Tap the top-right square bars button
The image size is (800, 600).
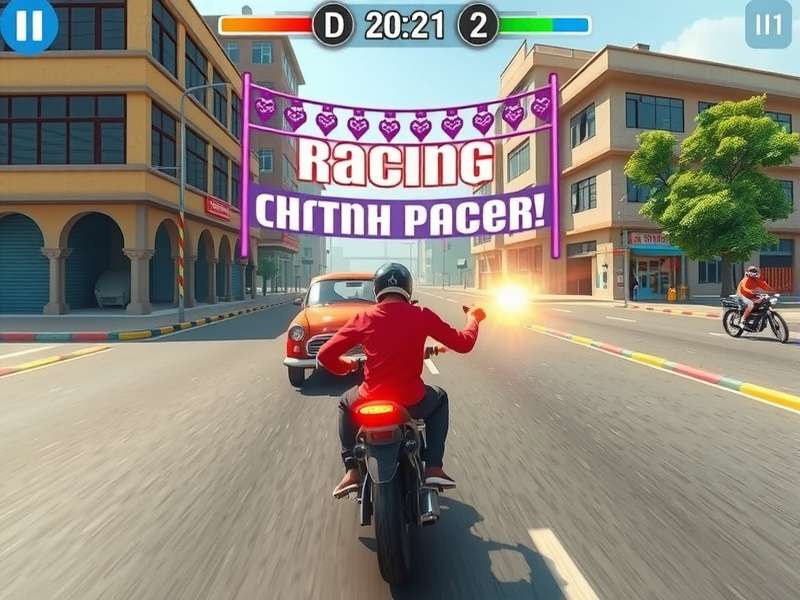tap(767, 25)
